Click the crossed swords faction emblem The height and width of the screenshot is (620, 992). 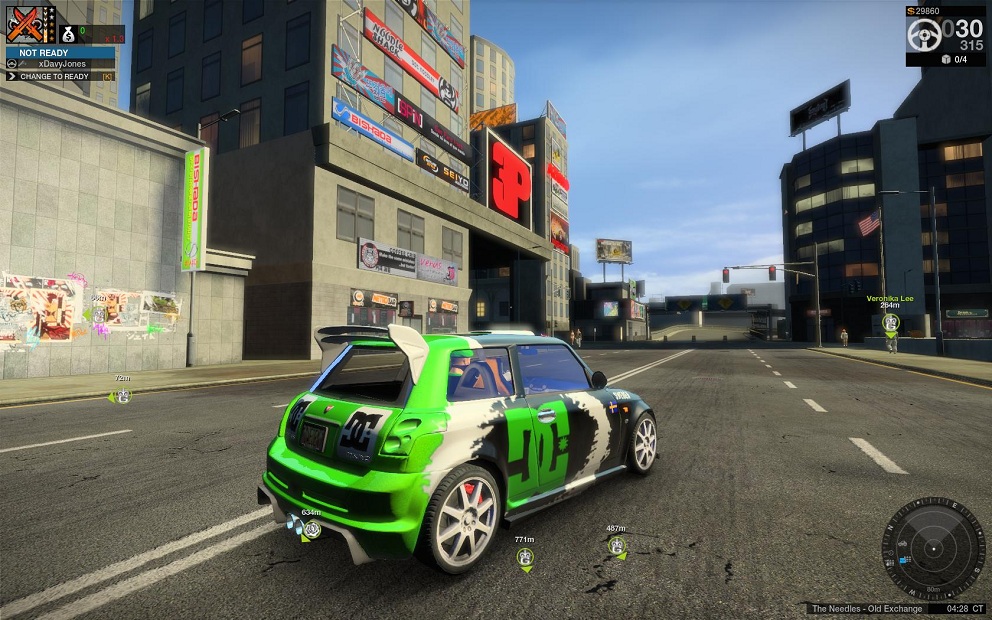pyautogui.click(x=31, y=24)
